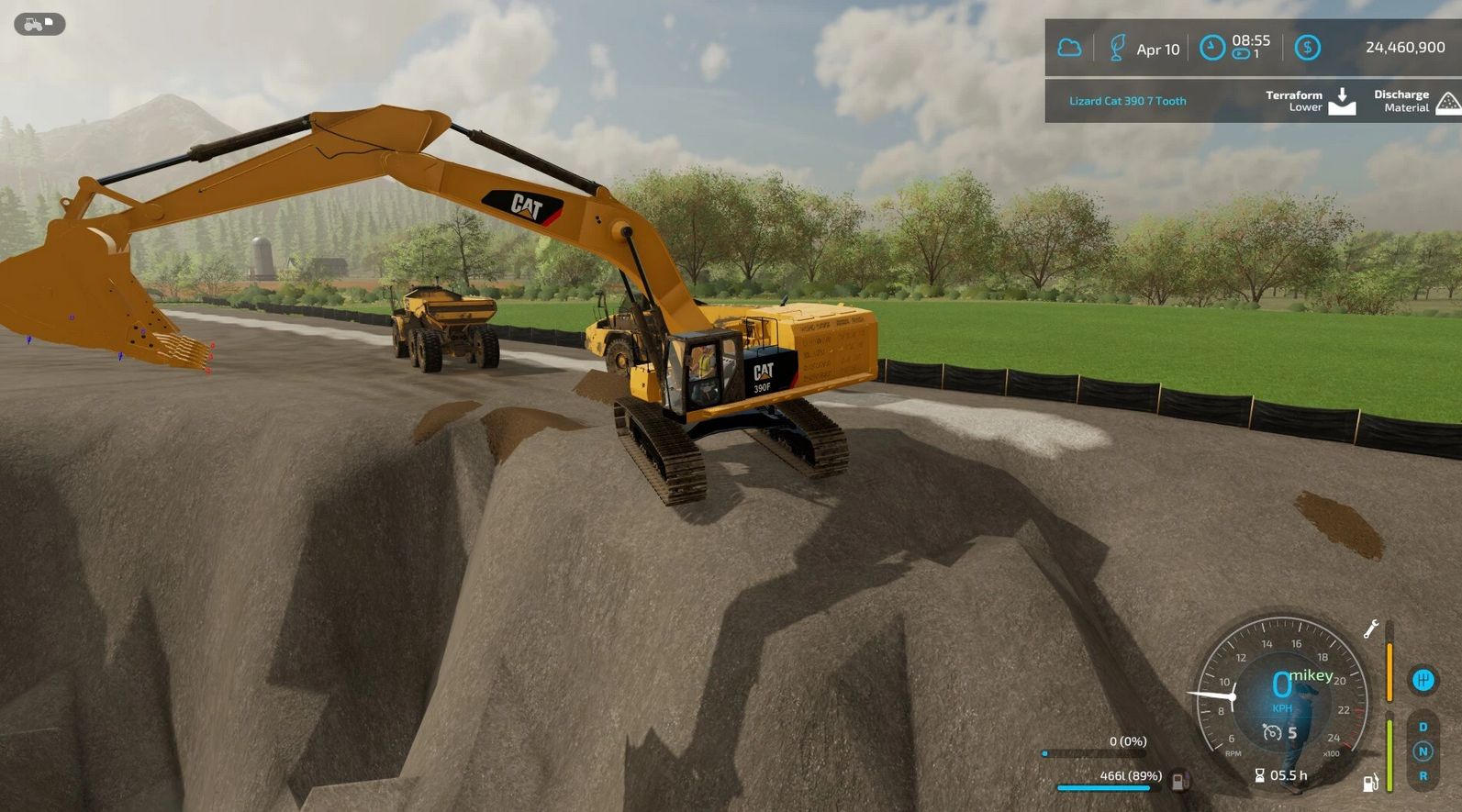Viewport: 1462px width, 812px height.
Task: Select Neutral (N) gear
Action: point(1423,751)
